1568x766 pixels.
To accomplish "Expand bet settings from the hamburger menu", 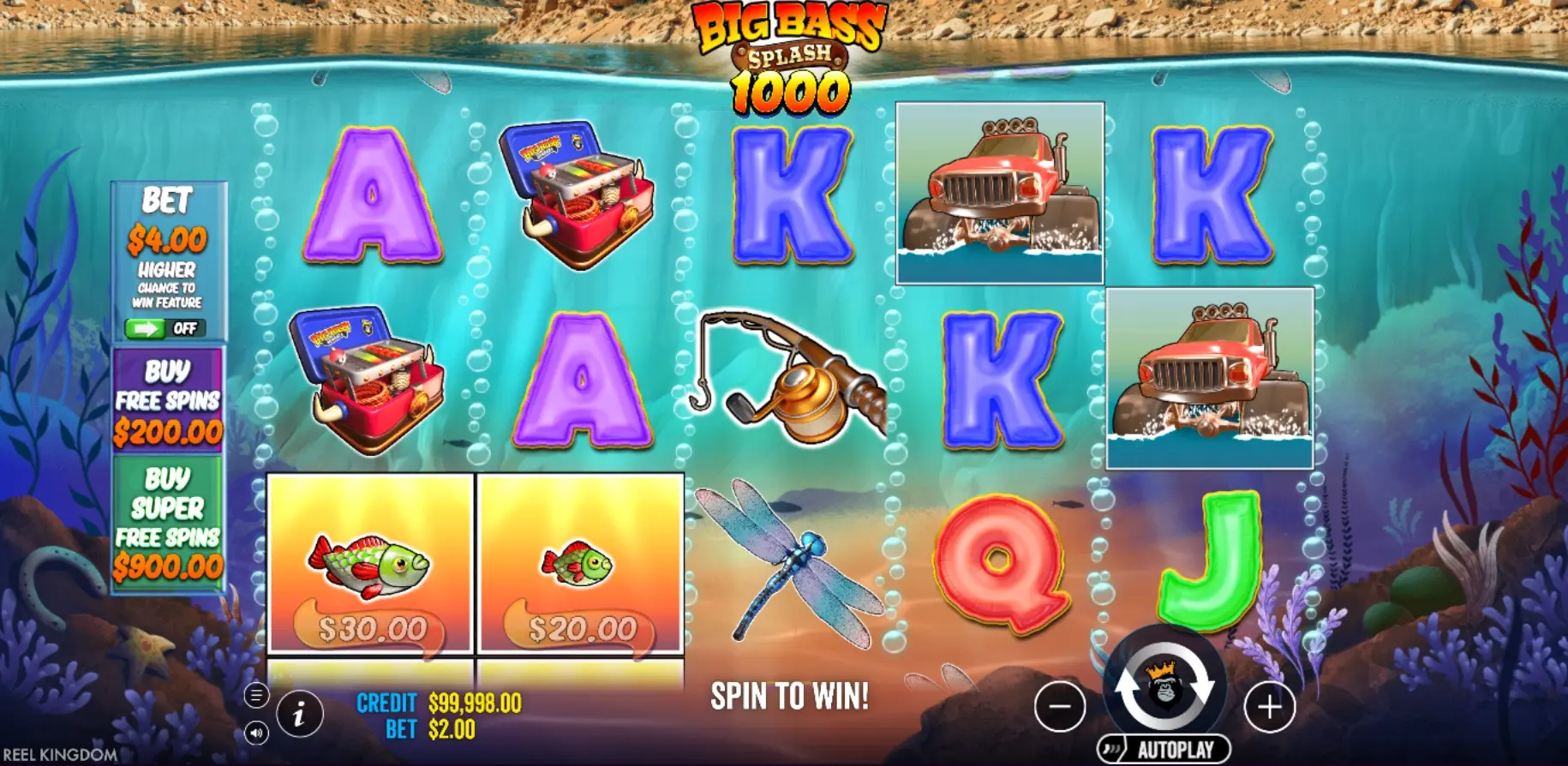I will (x=256, y=696).
